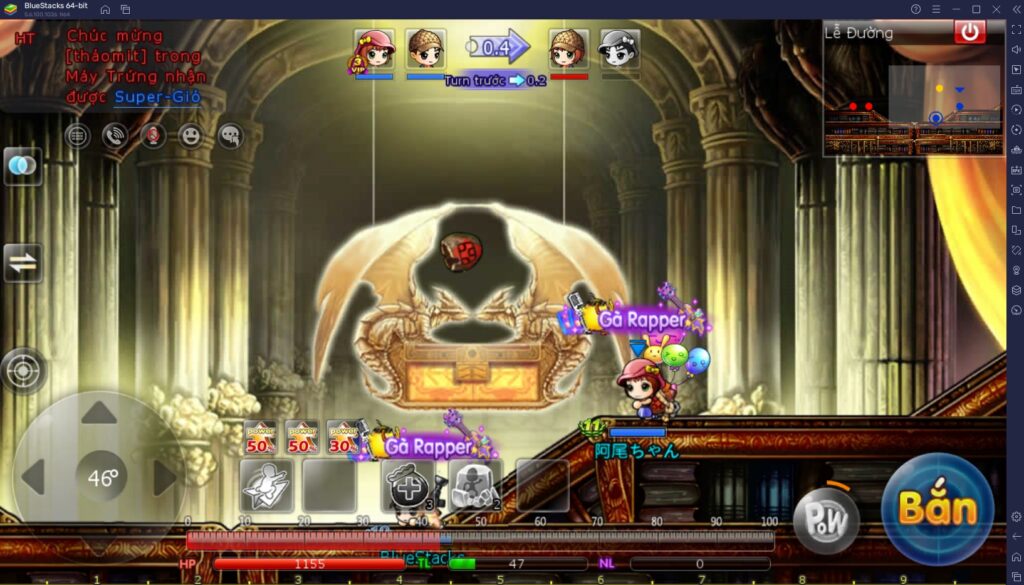Image resolution: width=1024 pixels, height=585 pixels.
Task: Fire the shot with the Bắn button
Action: (x=937, y=508)
